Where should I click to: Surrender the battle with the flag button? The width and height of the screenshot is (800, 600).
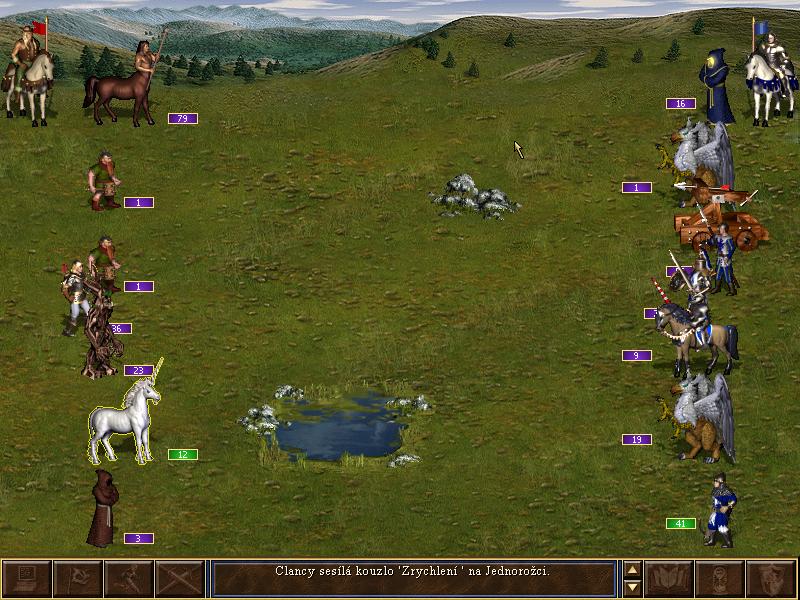(x=77, y=578)
